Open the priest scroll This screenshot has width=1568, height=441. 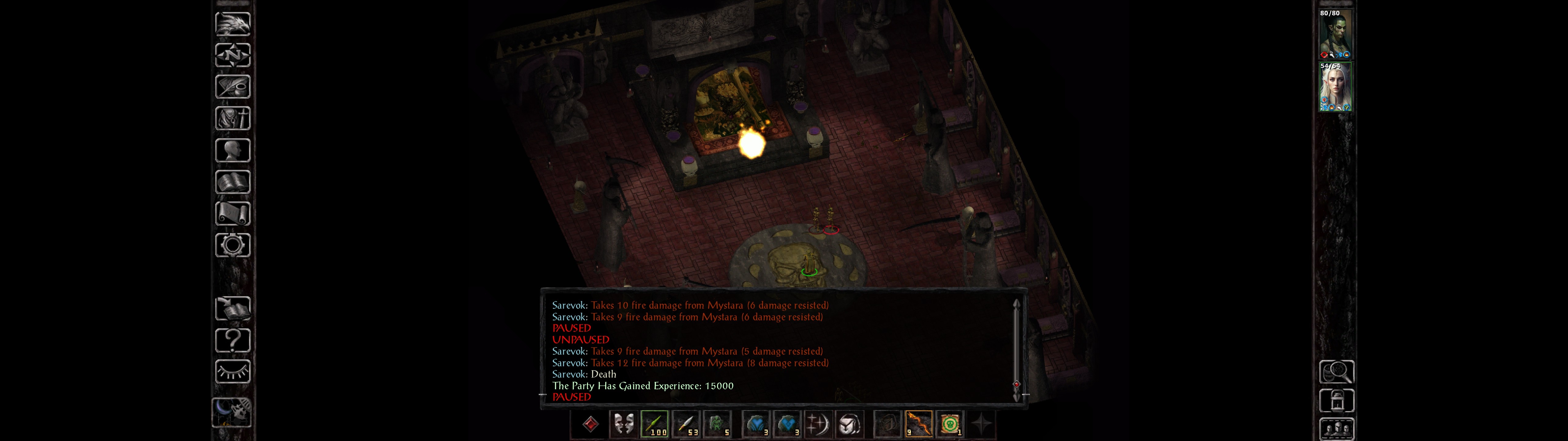coord(232,213)
